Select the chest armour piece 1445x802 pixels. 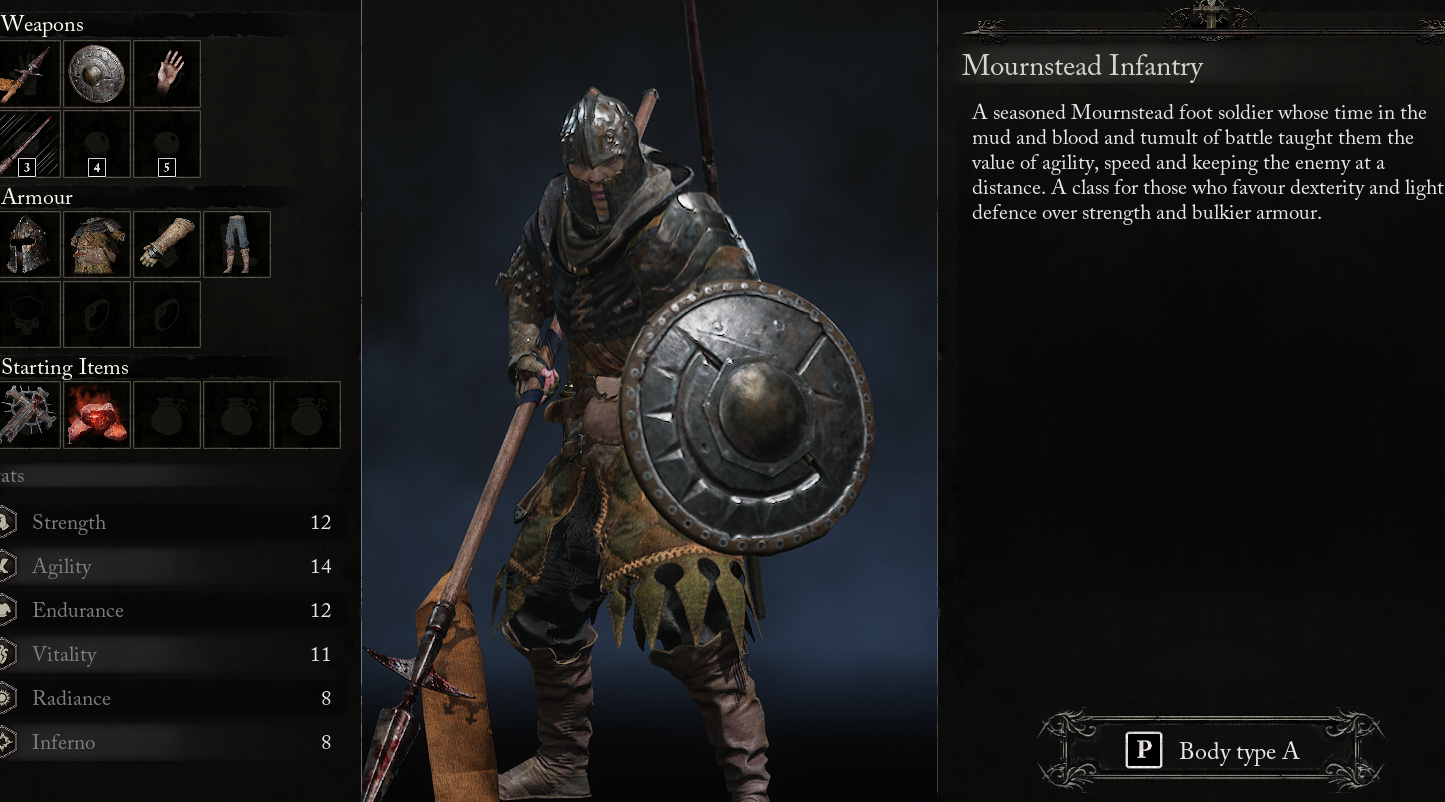click(x=96, y=244)
